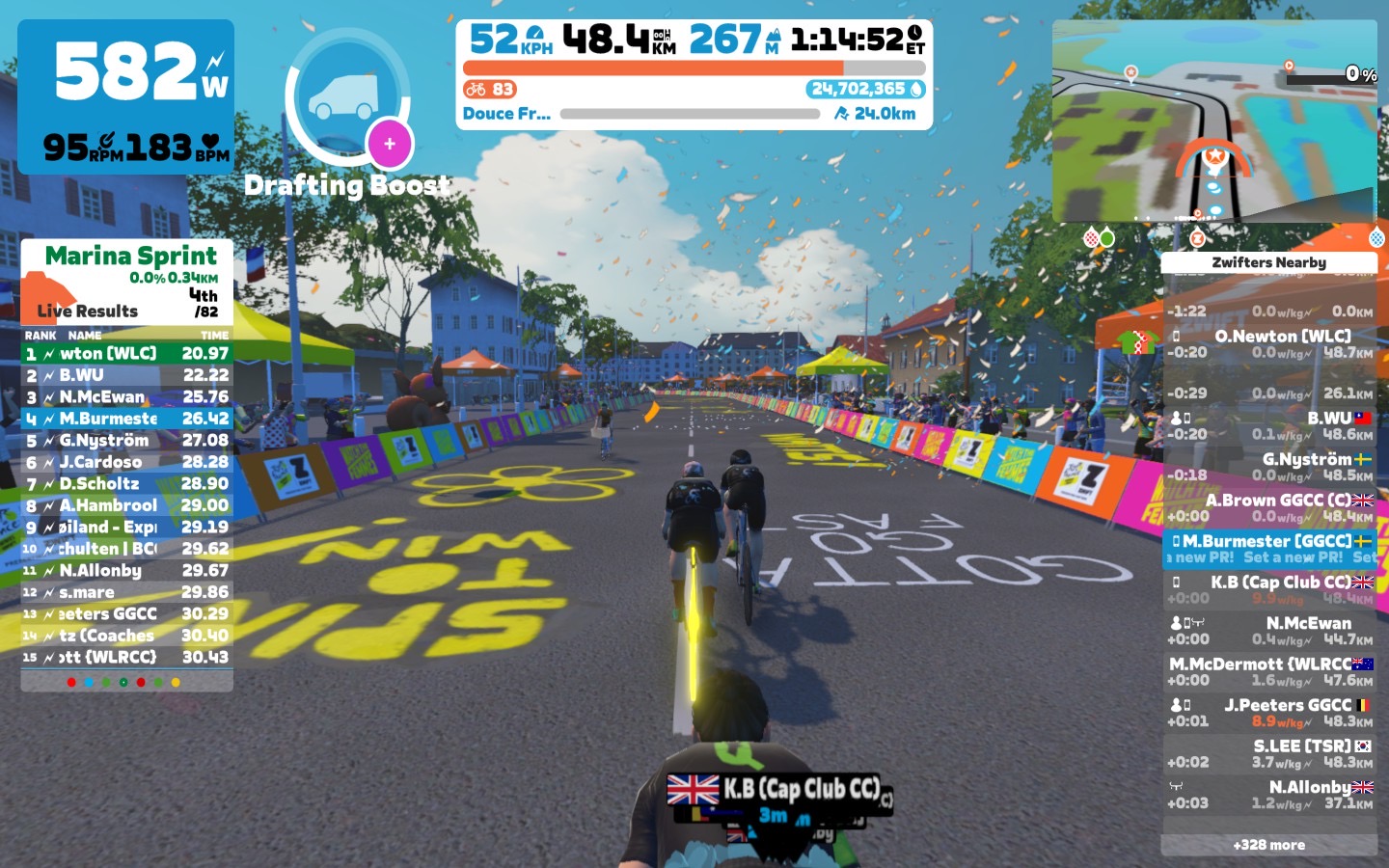Click the Marina Sprint Live Results header

[x=127, y=282]
